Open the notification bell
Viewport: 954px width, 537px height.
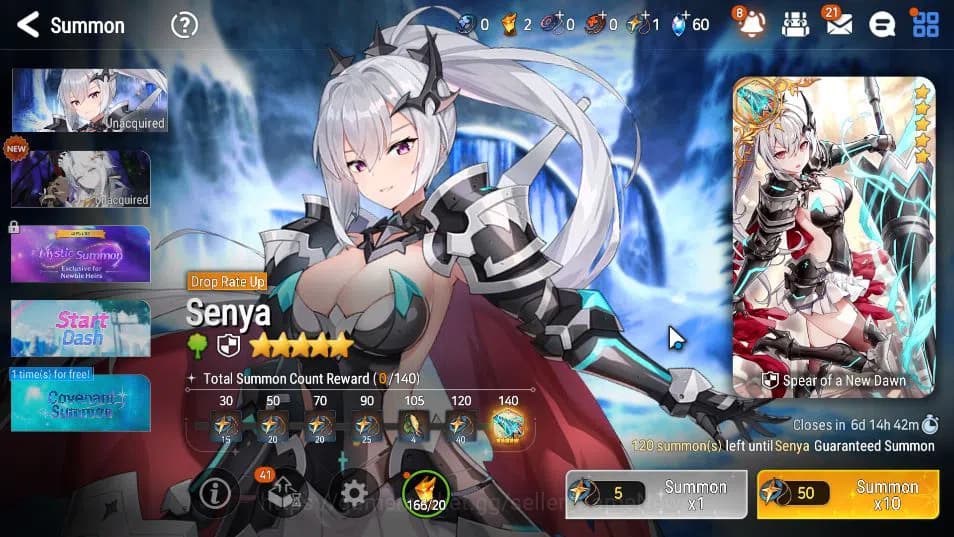click(x=752, y=25)
